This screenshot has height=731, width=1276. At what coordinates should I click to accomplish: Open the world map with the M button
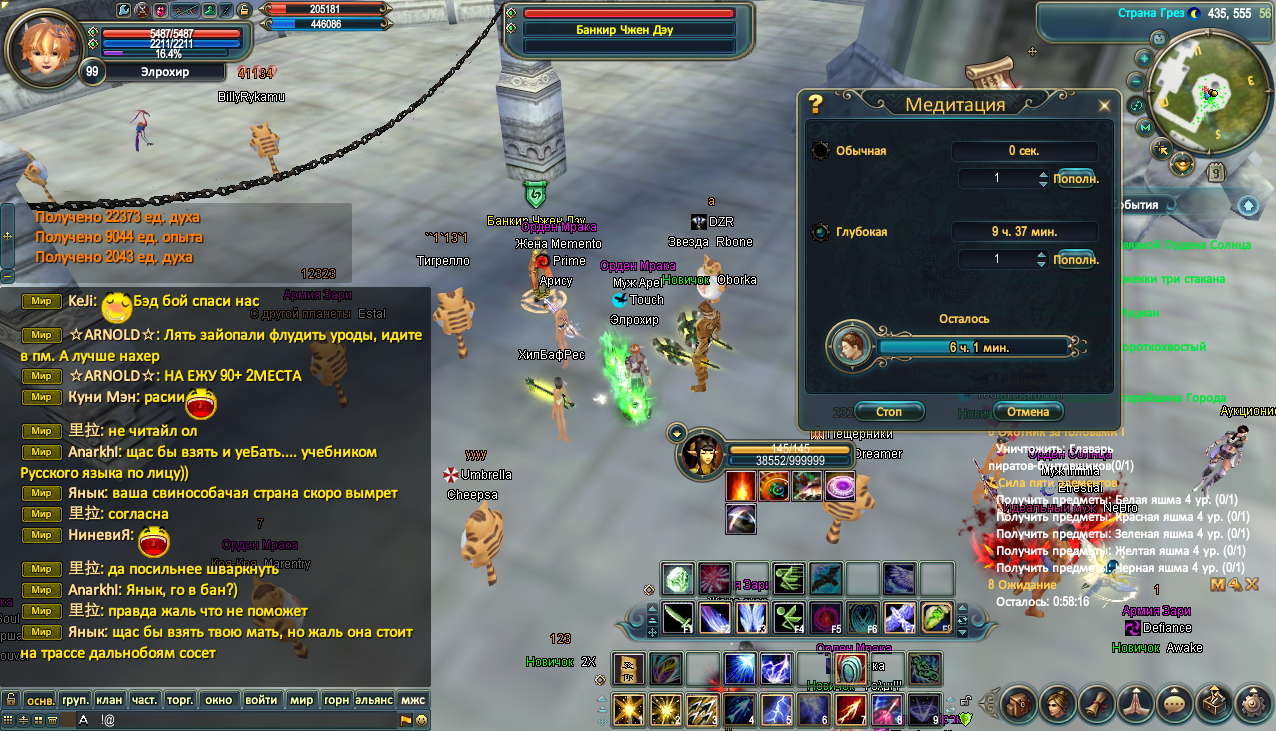click(1146, 127)
